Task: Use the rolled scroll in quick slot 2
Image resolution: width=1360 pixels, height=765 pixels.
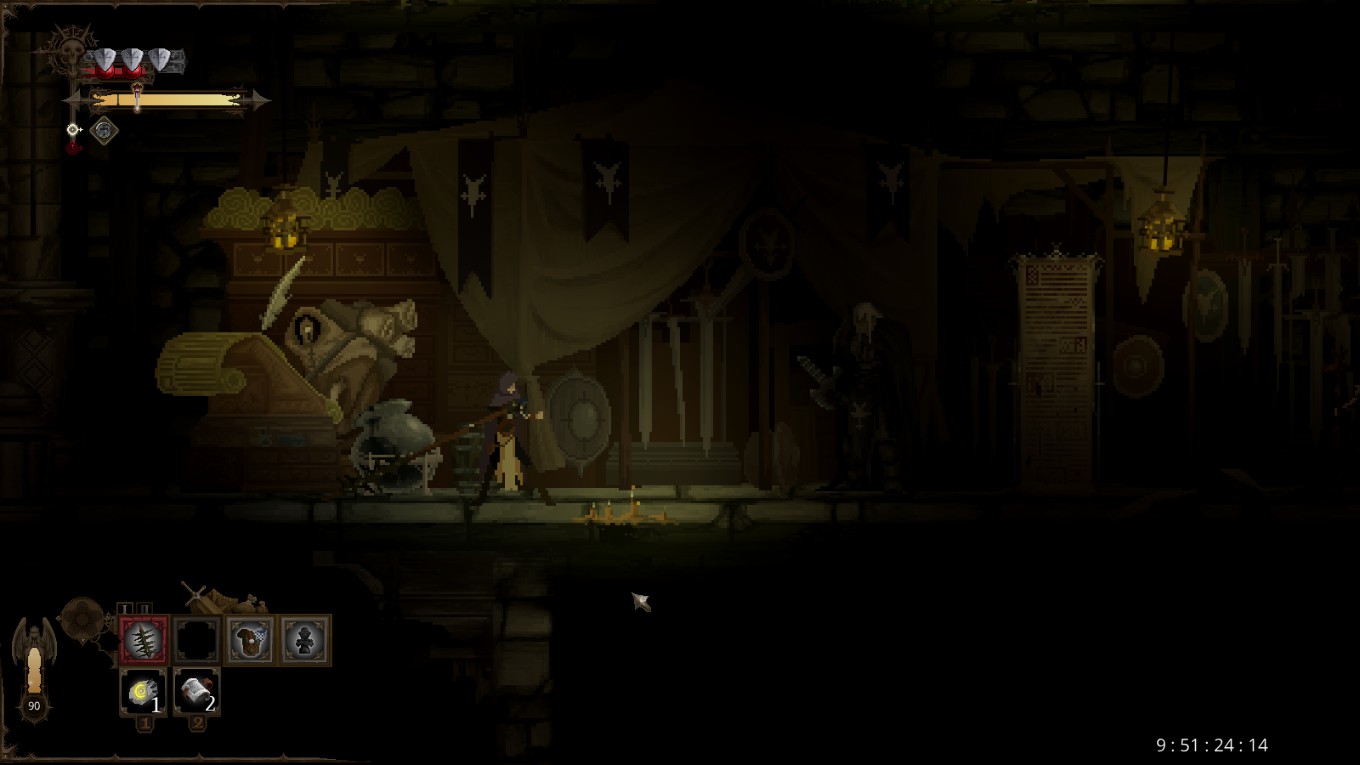Action: click(196, 691)
